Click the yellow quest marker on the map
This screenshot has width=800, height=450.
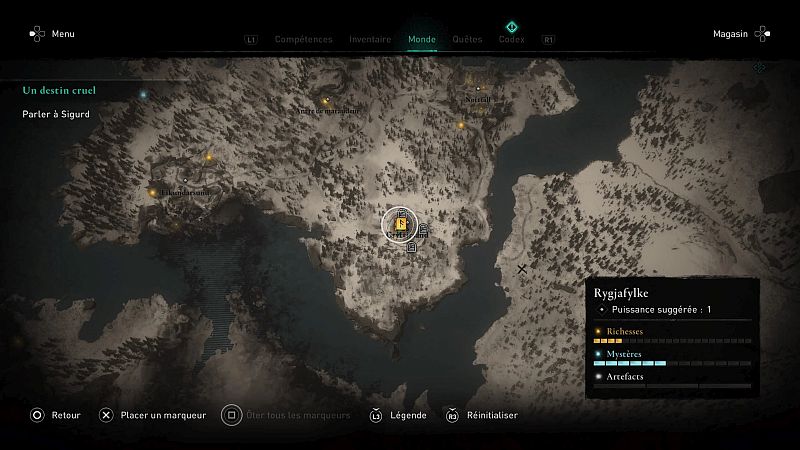click(400, 225)
